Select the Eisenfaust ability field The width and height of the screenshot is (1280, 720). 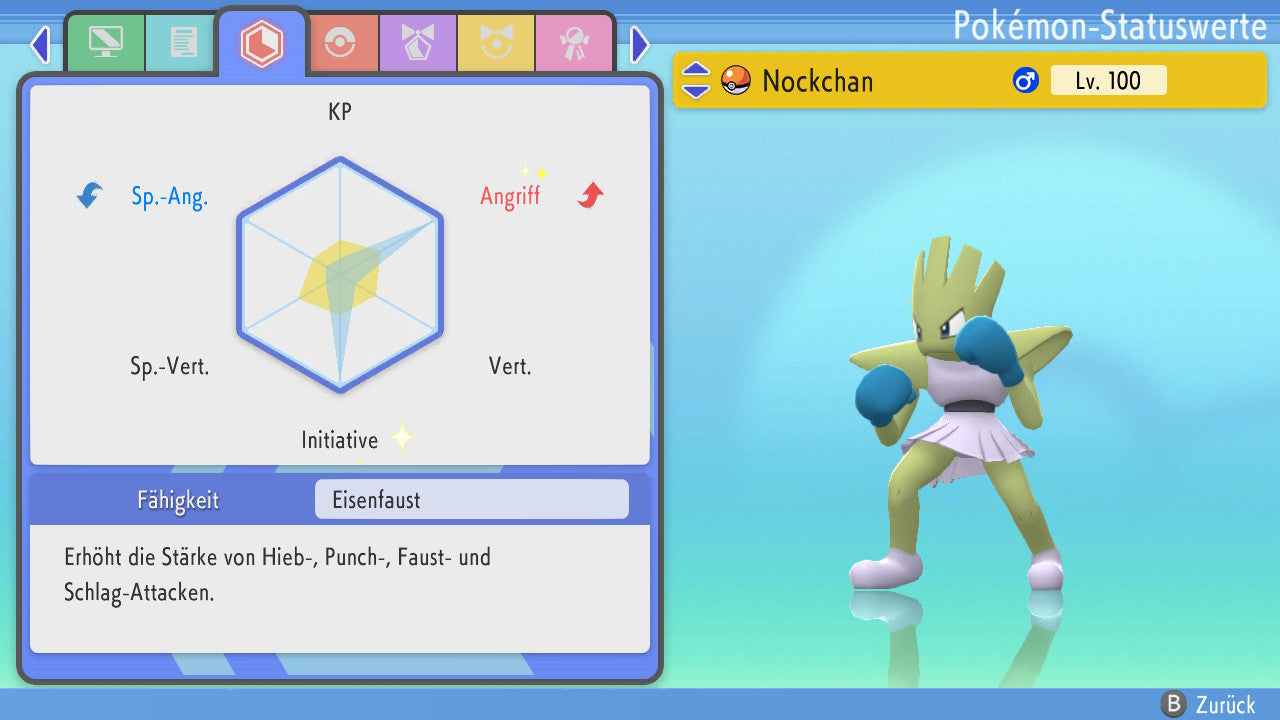tap(471, 500)
